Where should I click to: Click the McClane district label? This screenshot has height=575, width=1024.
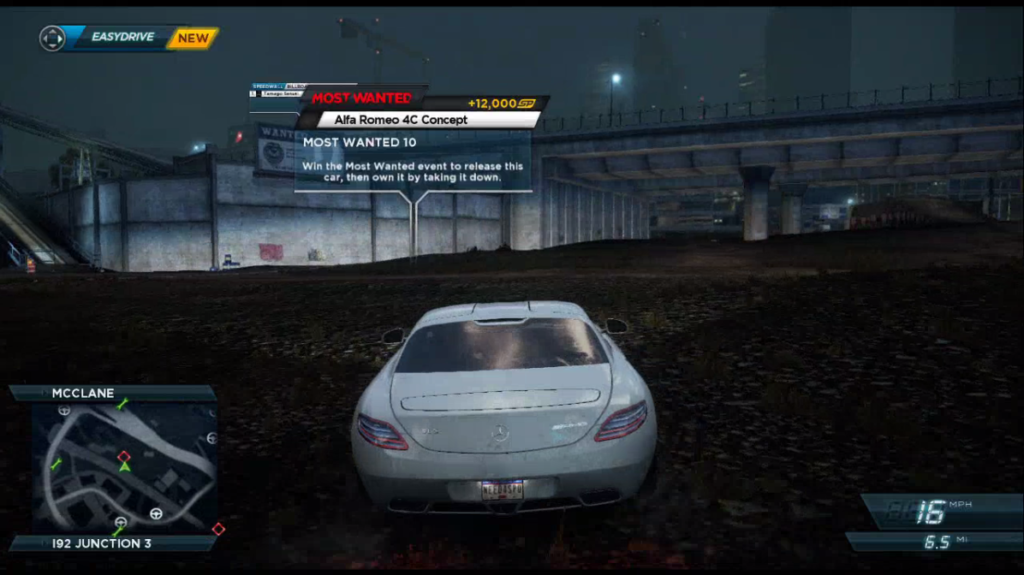pyautogui.click(x=83, y=393)
